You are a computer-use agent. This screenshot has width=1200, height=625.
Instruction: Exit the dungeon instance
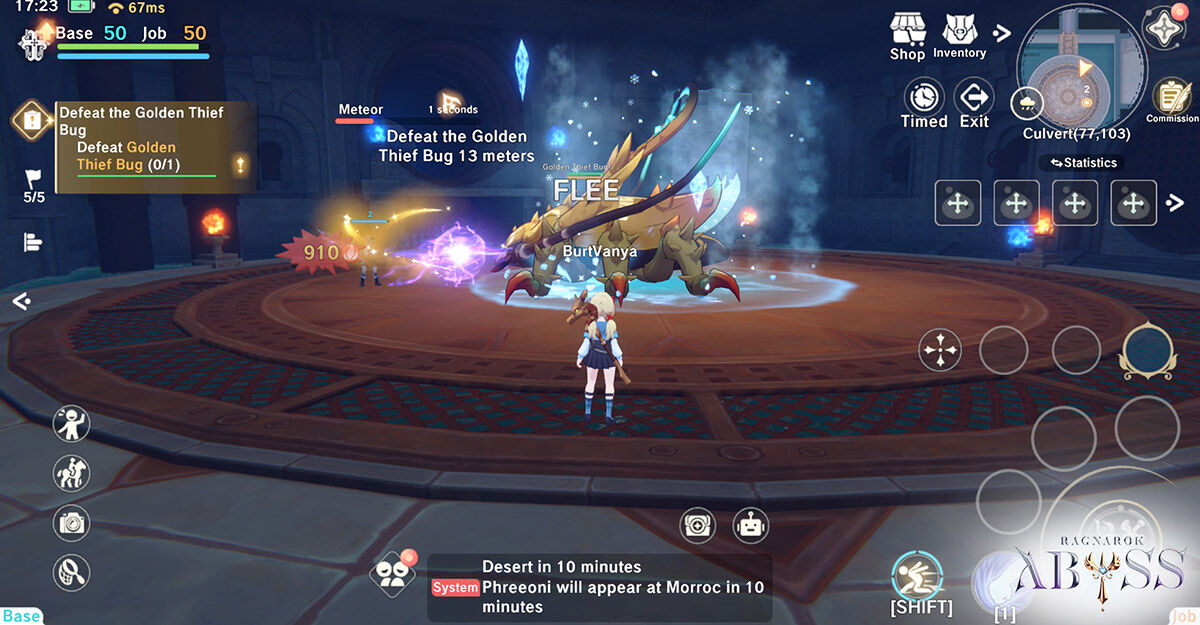pos(974,102)
